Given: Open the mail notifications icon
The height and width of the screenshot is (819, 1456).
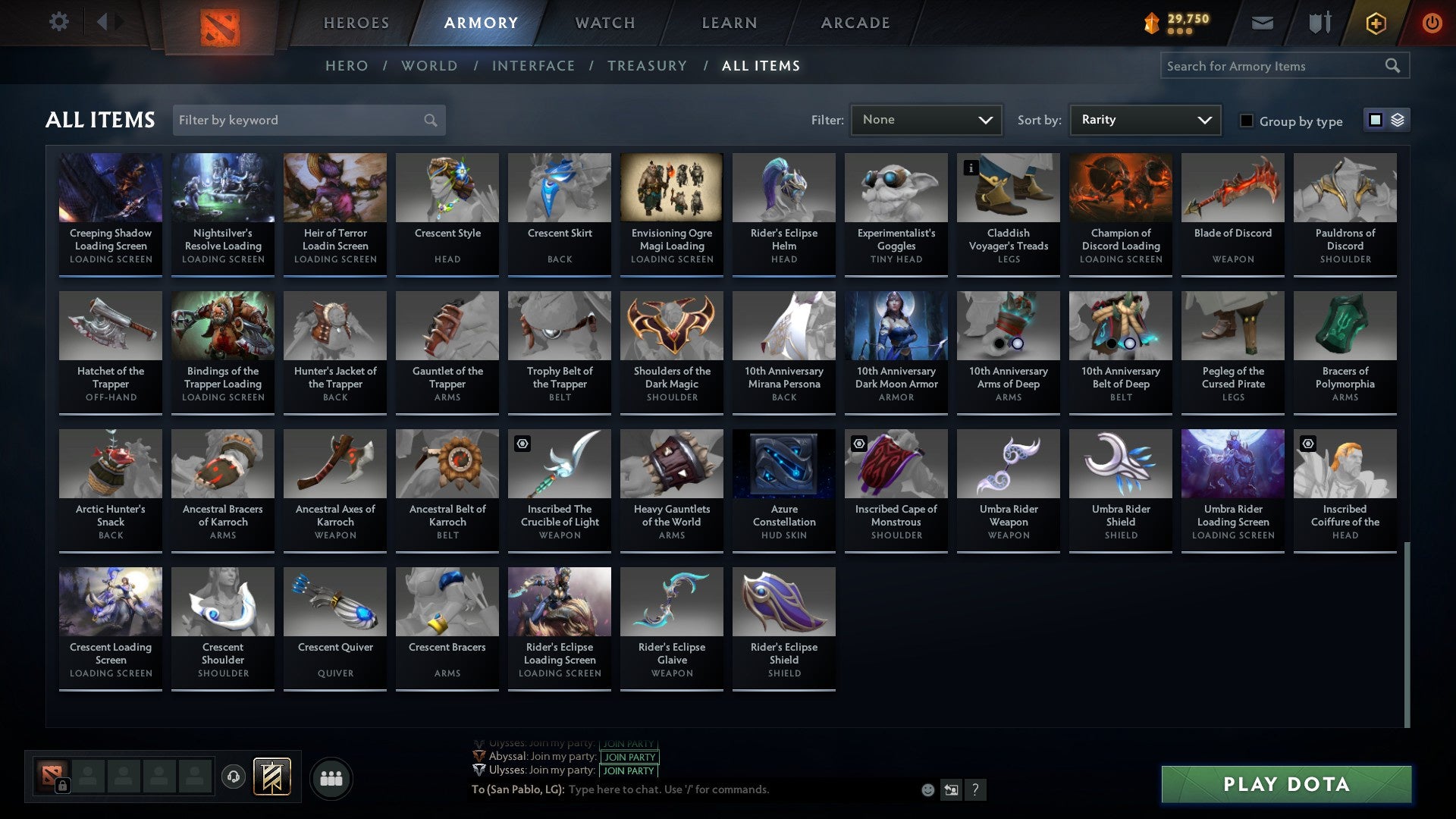Looking at the screenshot, I should pyautogui.click(x=1263, y=23).
